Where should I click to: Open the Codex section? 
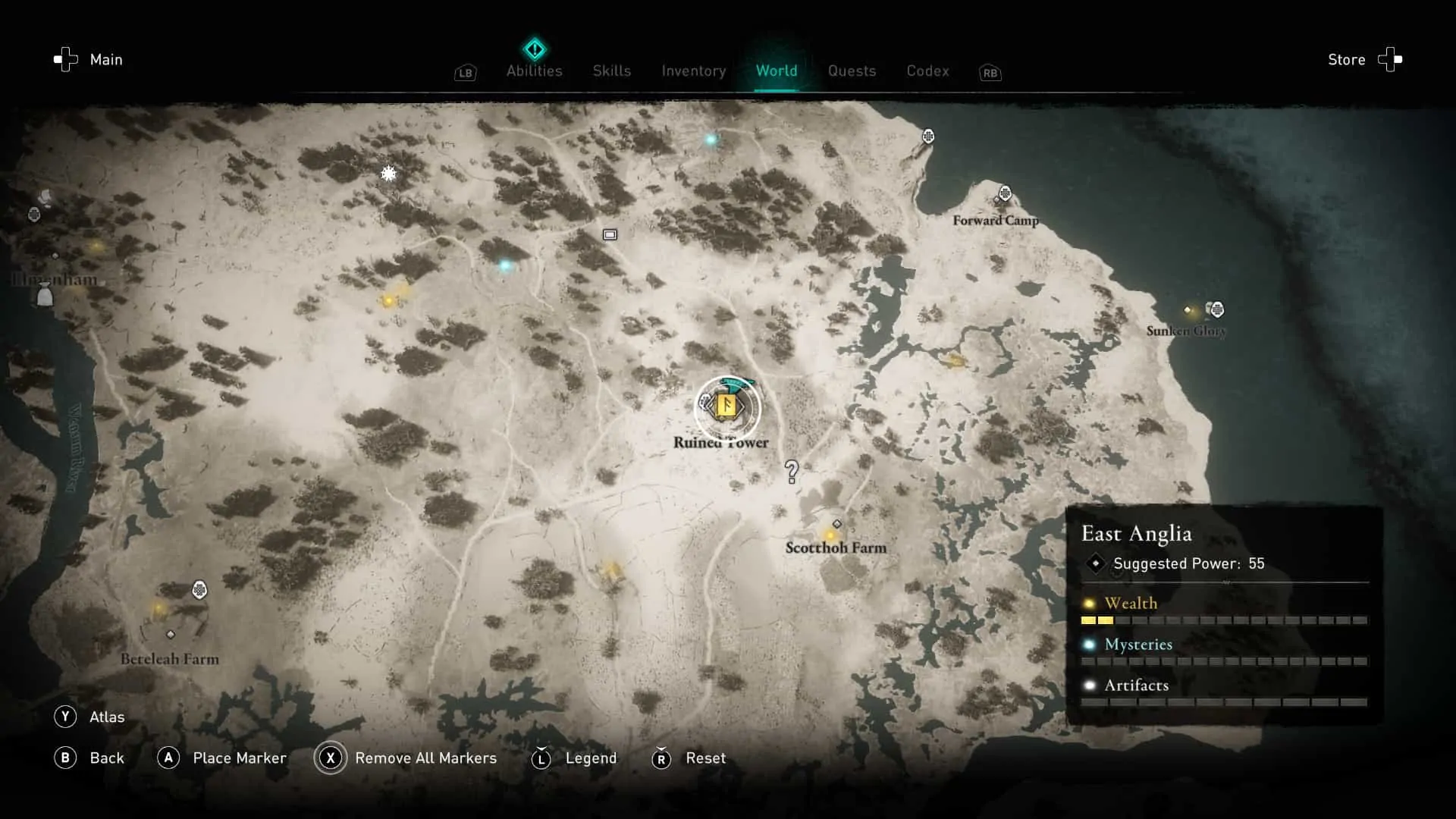pyautogui.click(x=927, y=71)
